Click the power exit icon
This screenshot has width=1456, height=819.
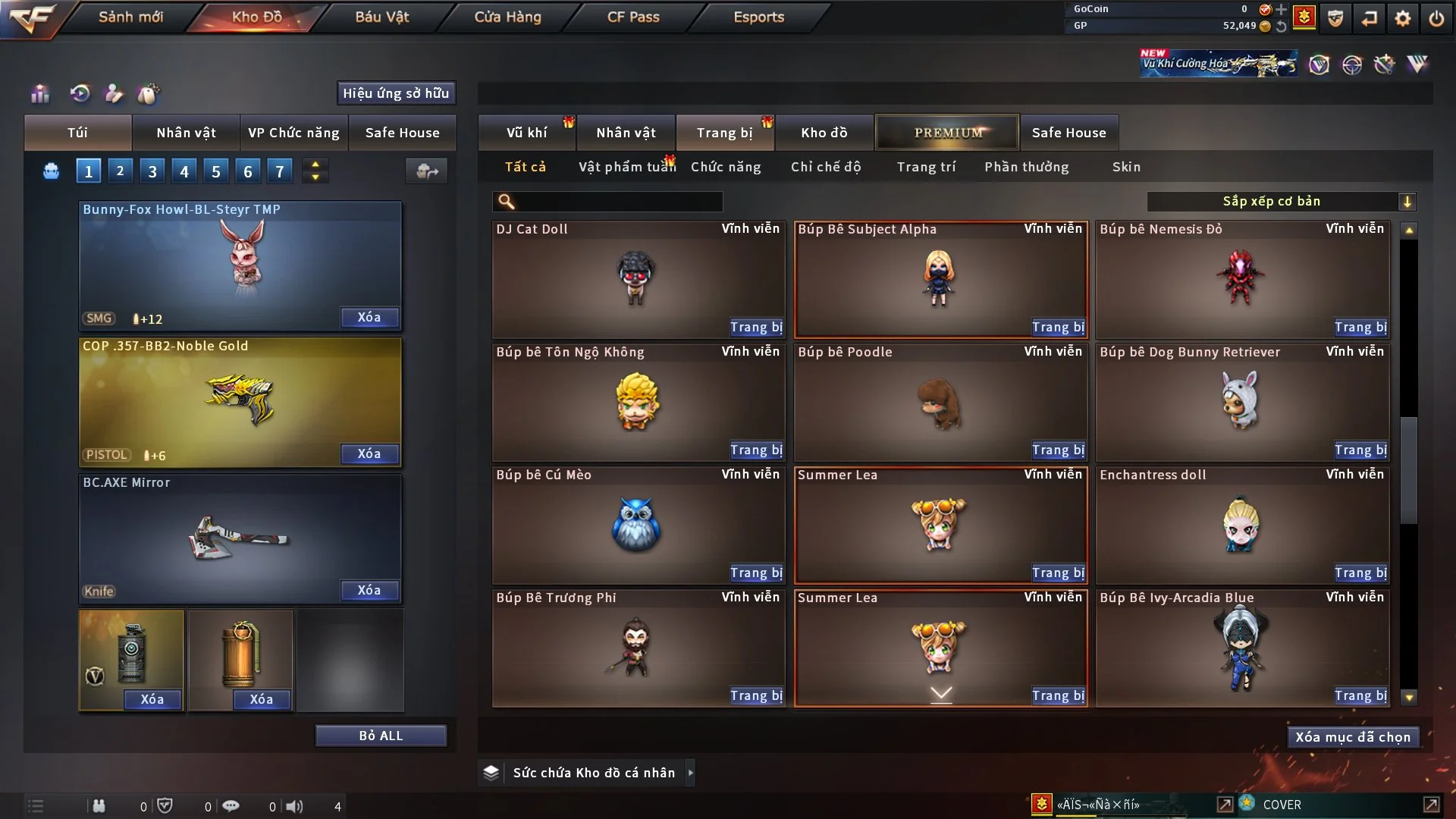click(x=1436, y=18)
